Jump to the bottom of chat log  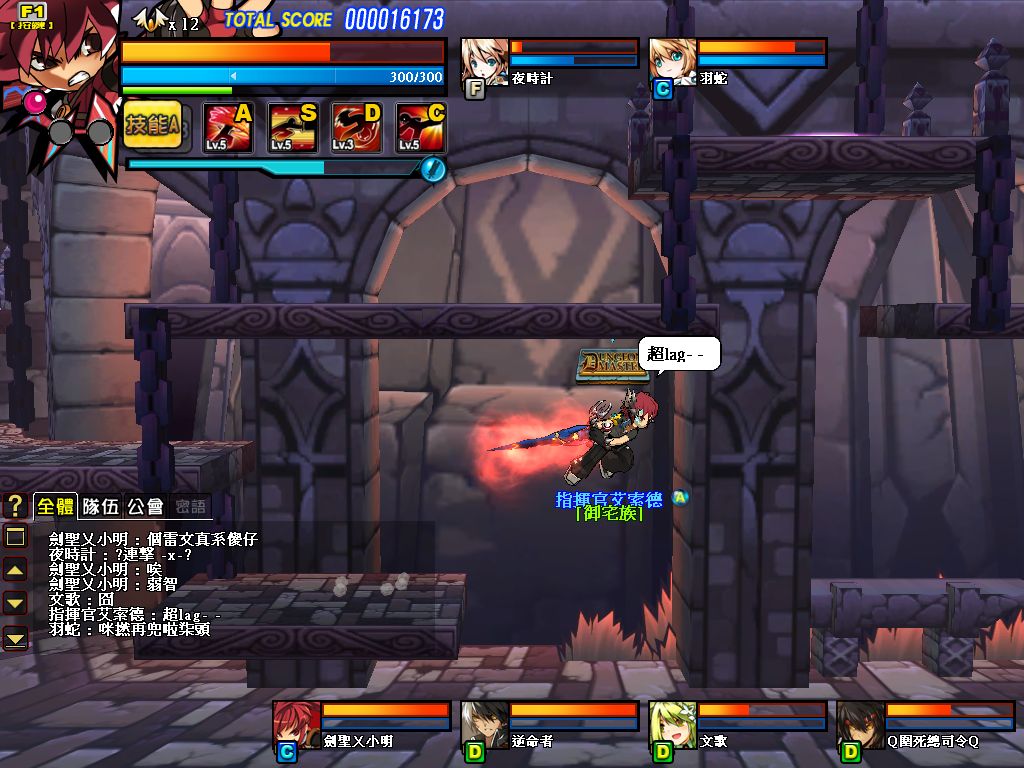pos(15,637)
